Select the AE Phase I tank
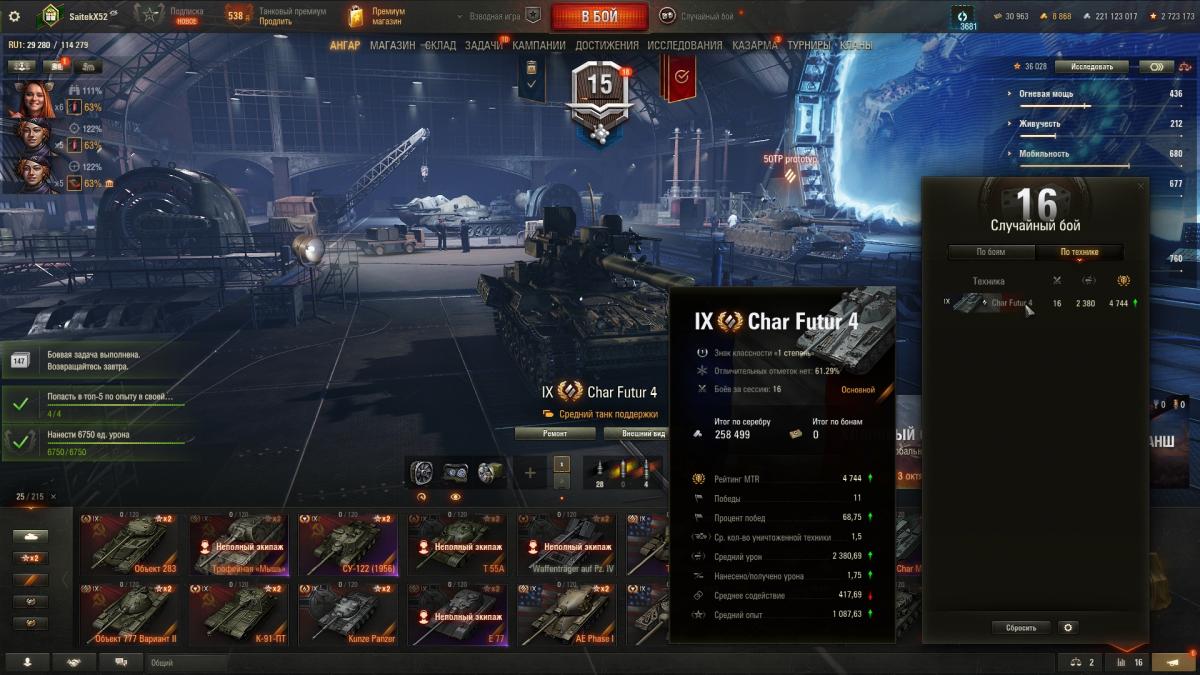The height and width of the screenshot is (675, 1200). tap(564, 614)
